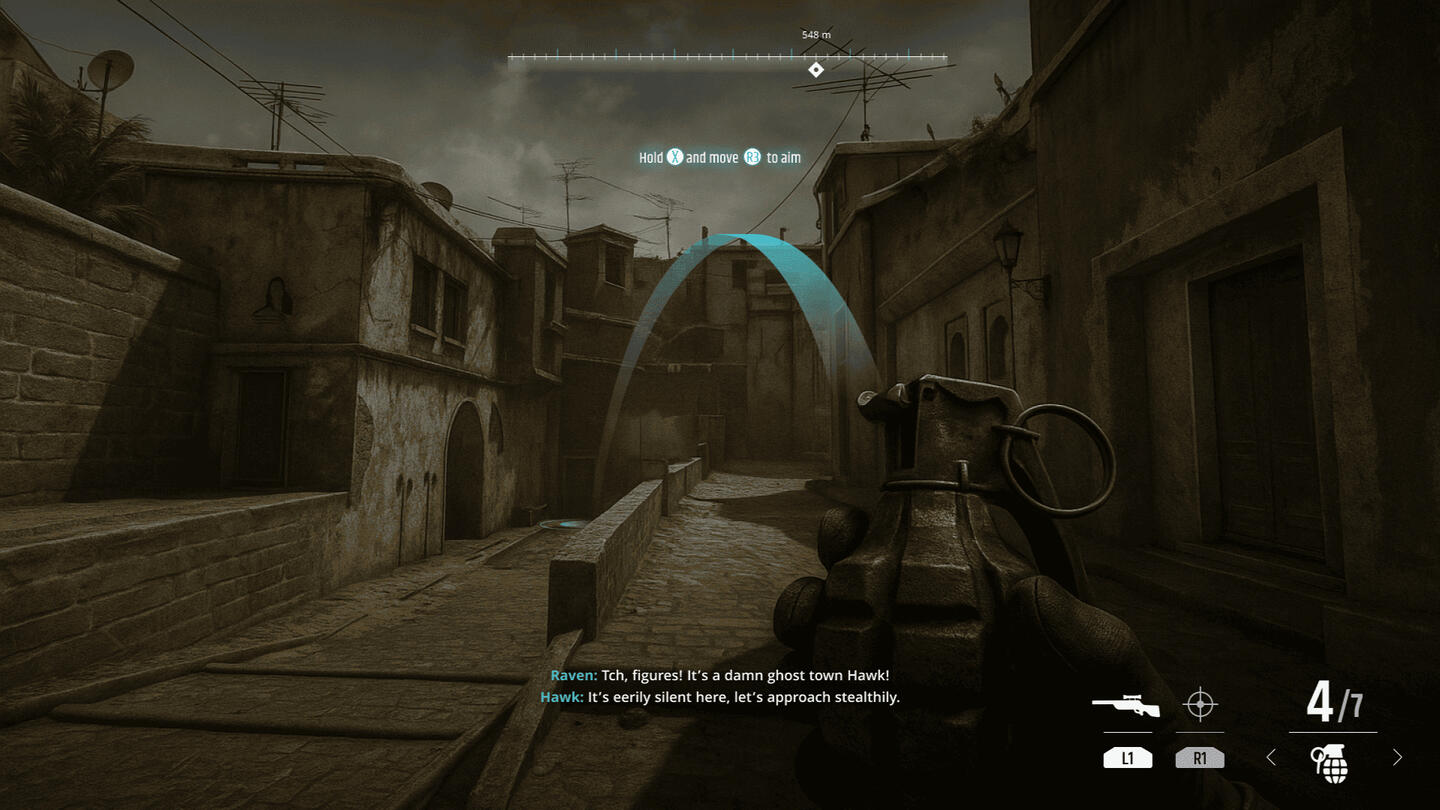Screen dimensions: 1440x810
Task: Activate the crosshair aim icon
Action: pos(1199,705)
